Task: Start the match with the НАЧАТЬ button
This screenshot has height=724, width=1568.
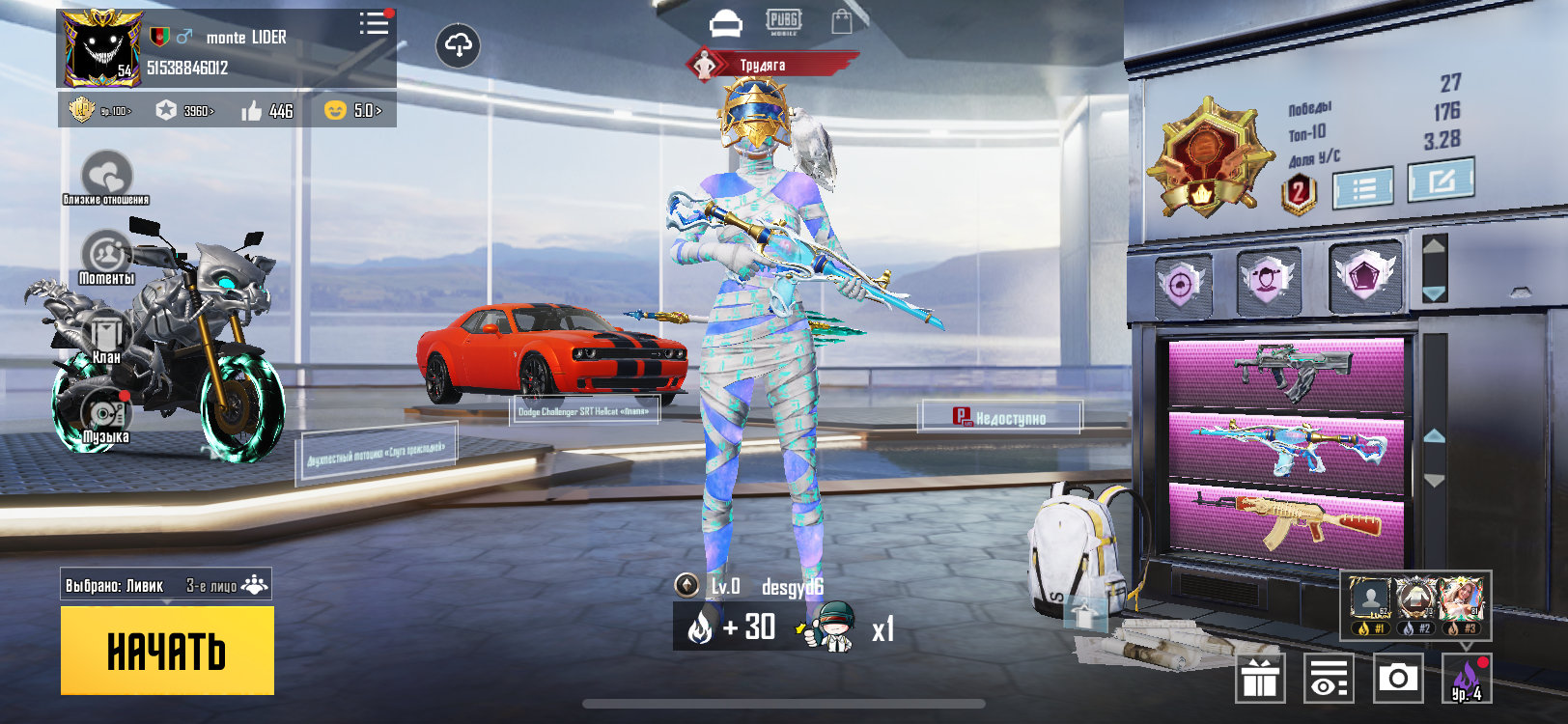Action: (167, 651)
